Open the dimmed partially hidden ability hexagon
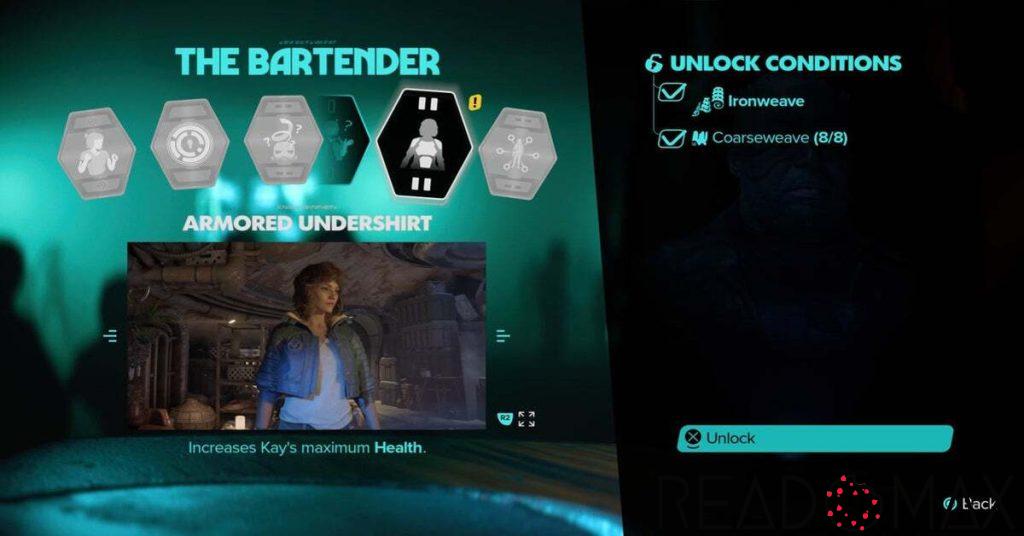The height and width of the screenshot is (536, 1024). coord(343,140)
